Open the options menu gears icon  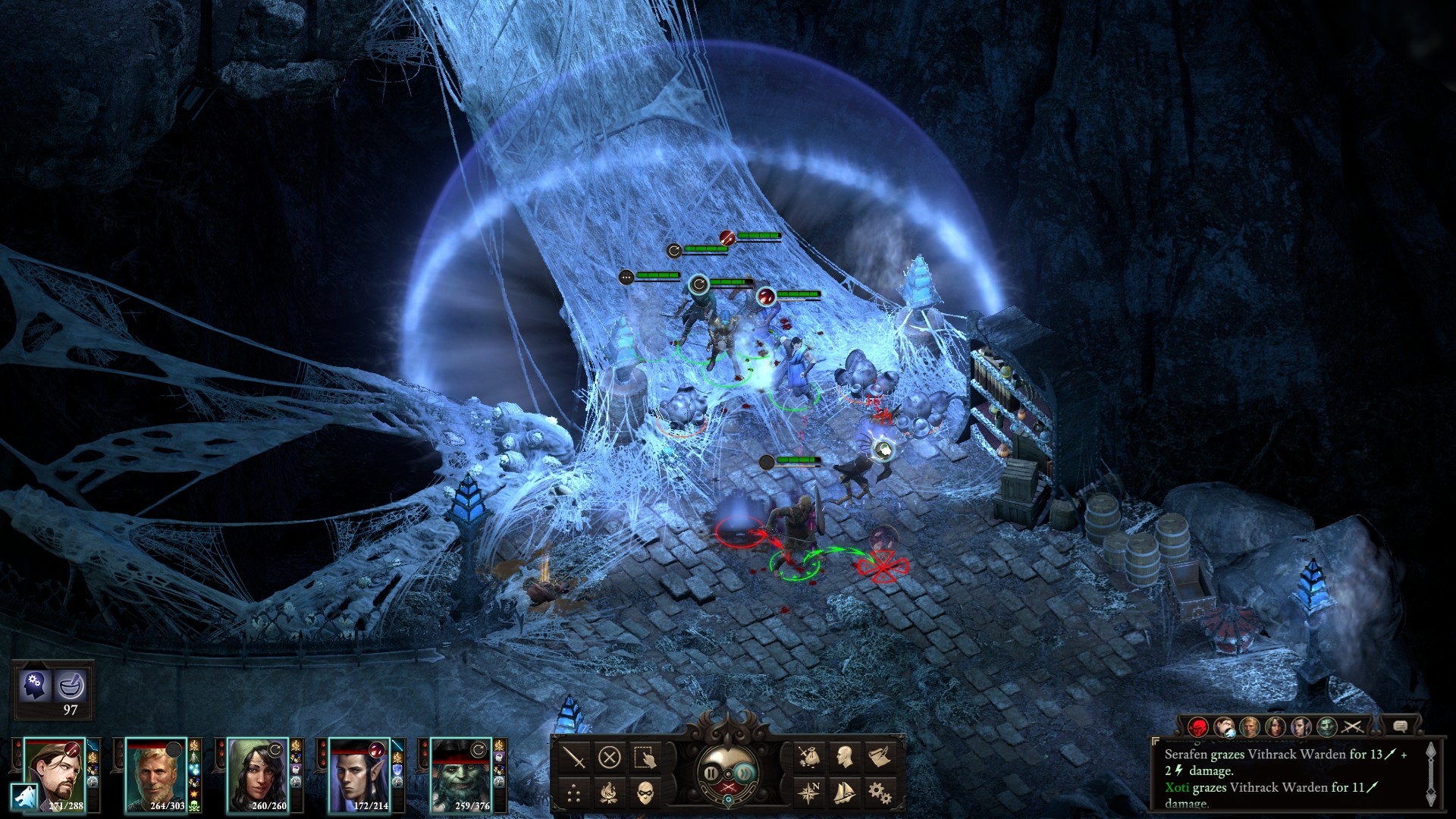(x=879, y=792)
